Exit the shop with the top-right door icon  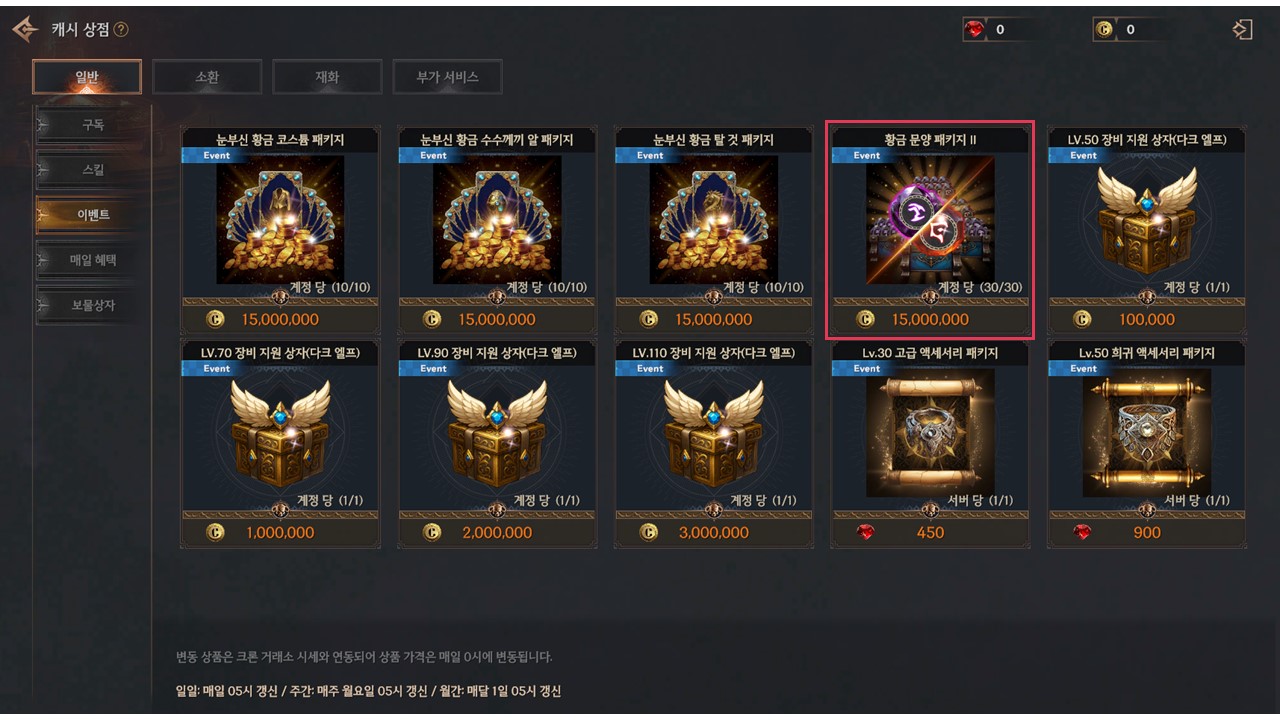(1242, 30)
